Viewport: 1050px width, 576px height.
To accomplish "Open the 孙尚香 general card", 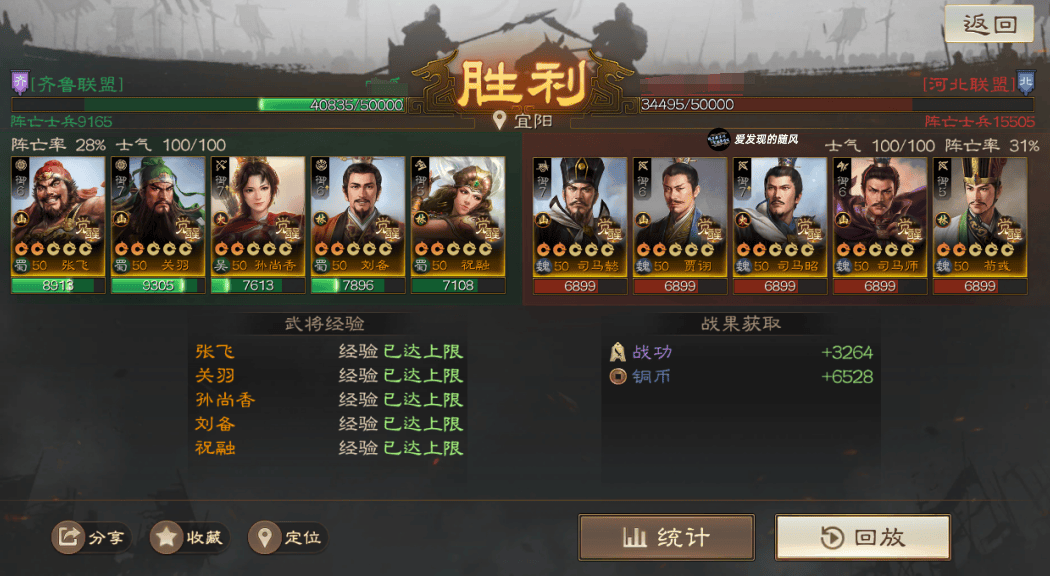I will click(258, 215).
